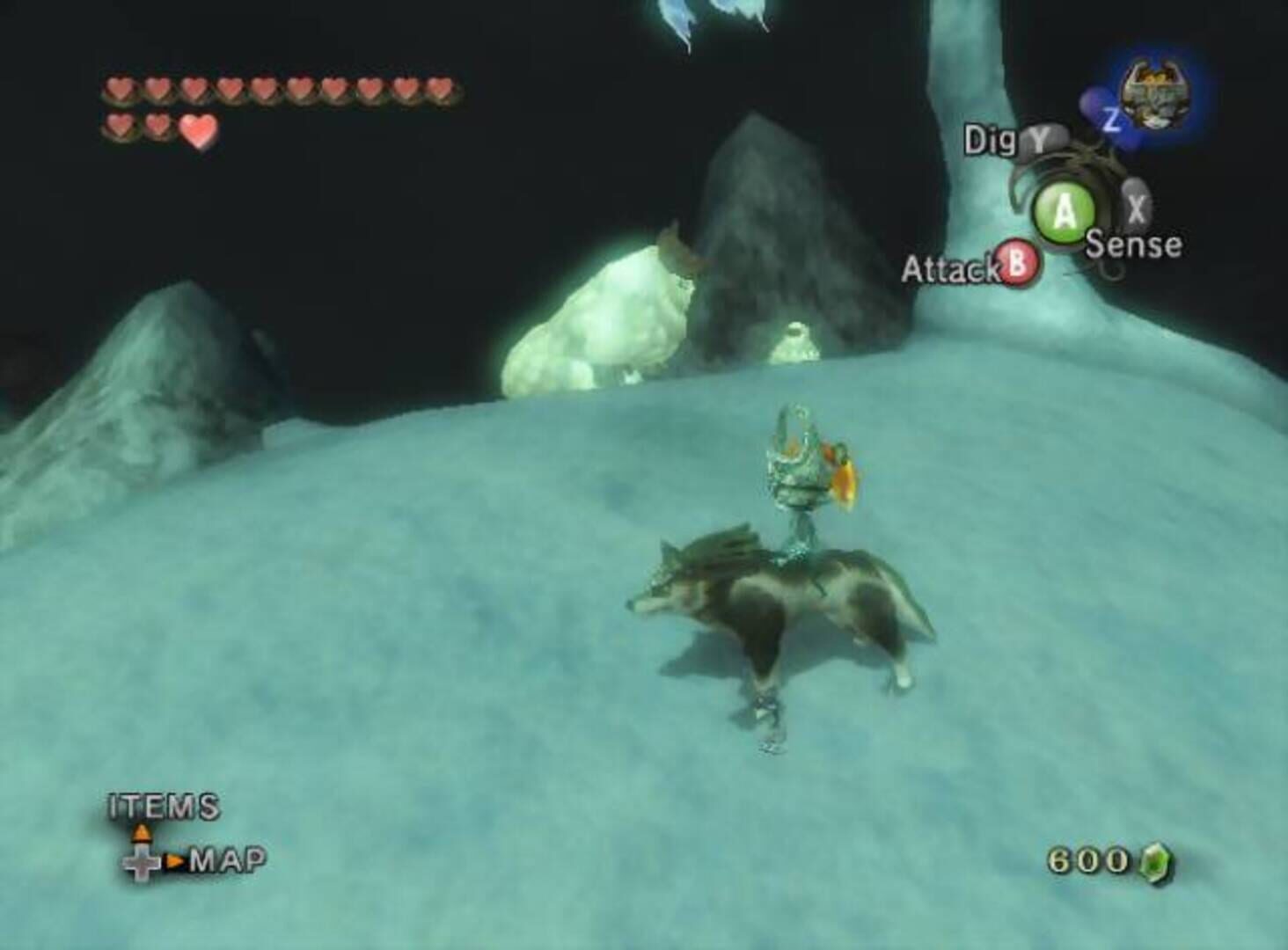
Task: Toggle Dig action via Y prompt
Action: pyautogui.click(x=1038, y=139)
